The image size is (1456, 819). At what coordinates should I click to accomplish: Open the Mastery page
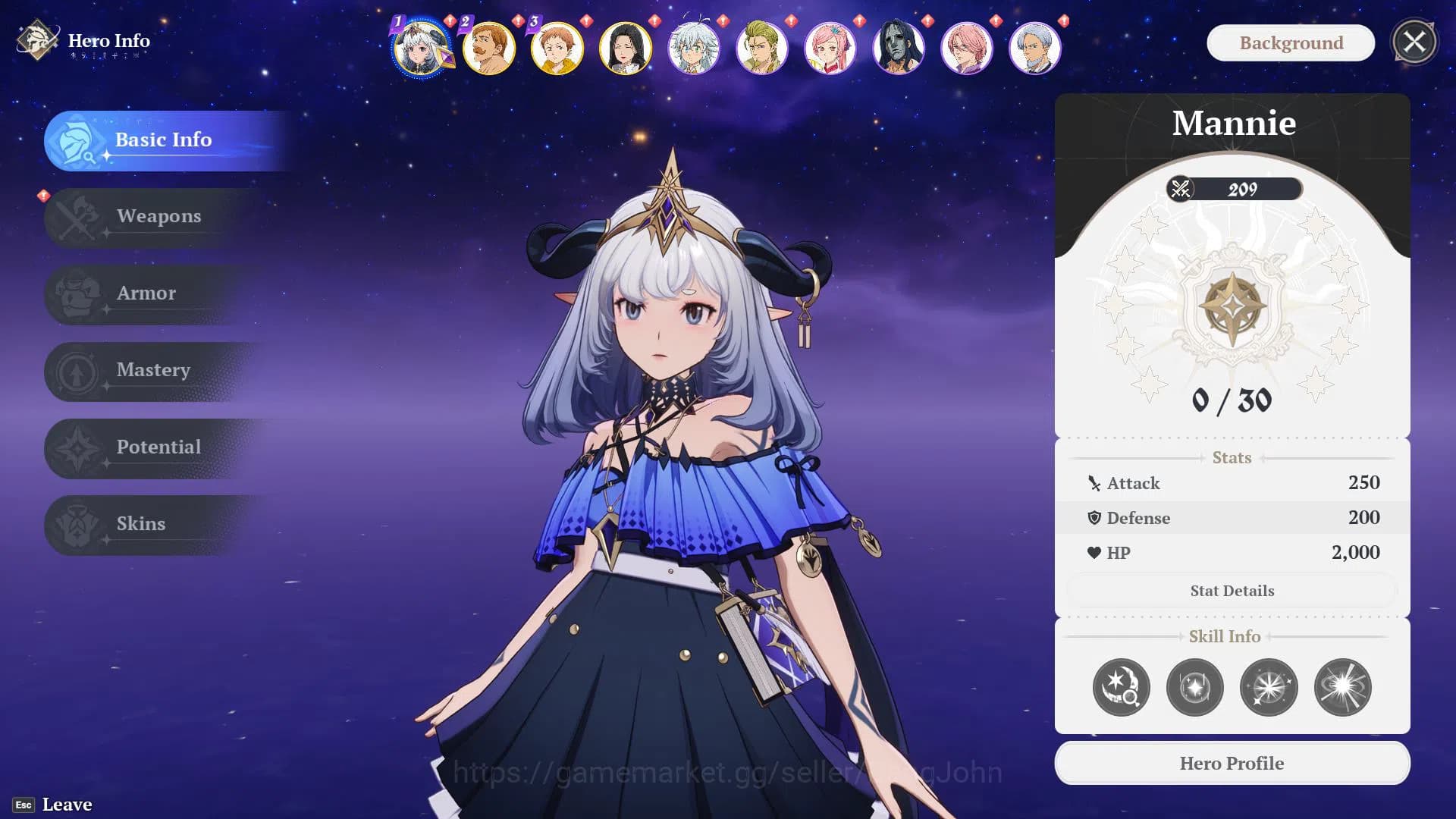click(x=153, y=370)
